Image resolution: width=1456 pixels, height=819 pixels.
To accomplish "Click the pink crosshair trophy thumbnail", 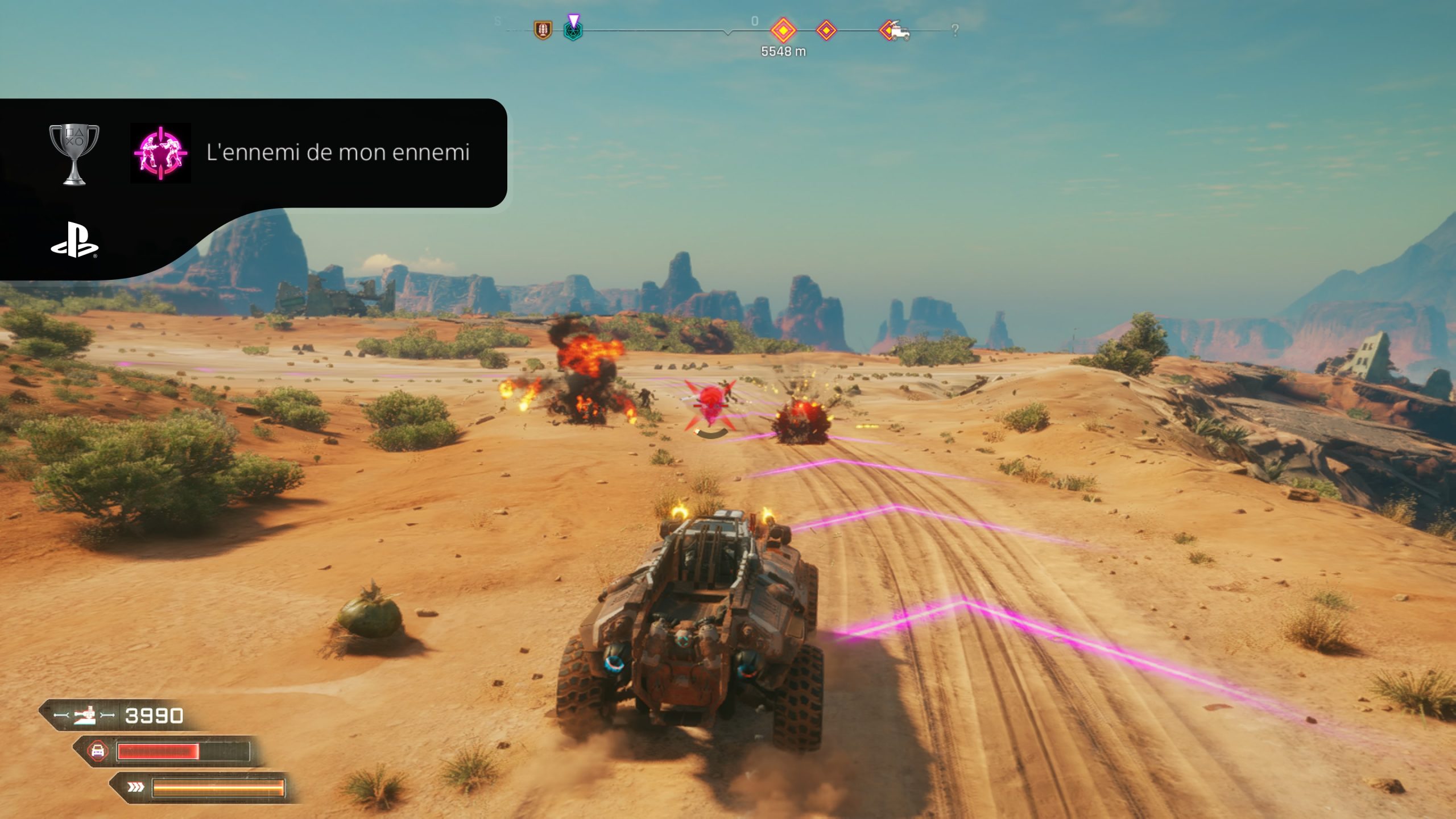I will [x=160, y=153].
